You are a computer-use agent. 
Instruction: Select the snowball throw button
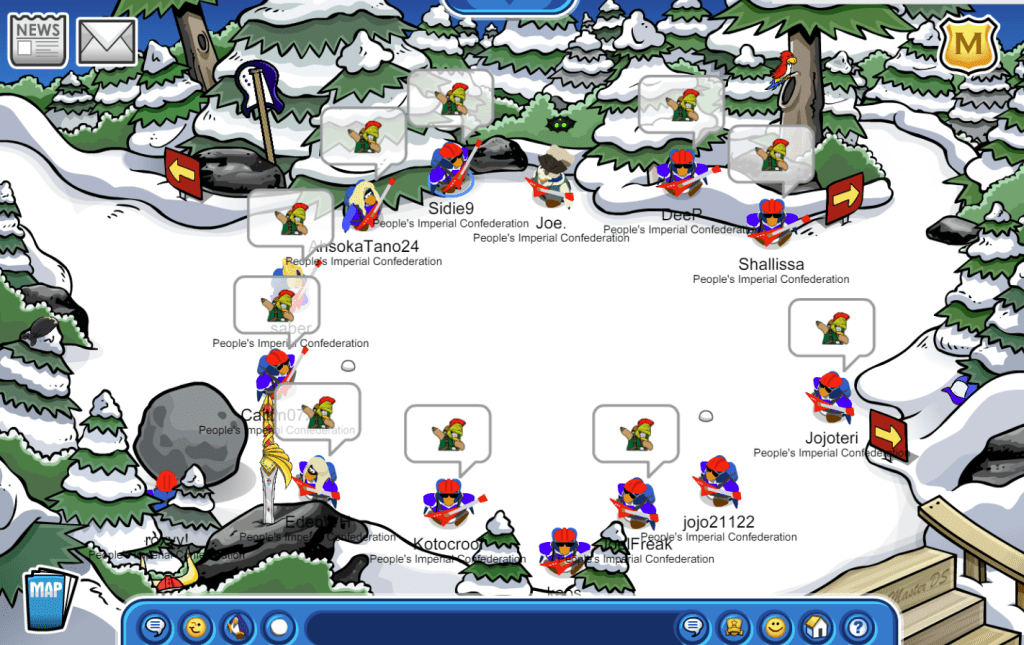coord(278,628)
